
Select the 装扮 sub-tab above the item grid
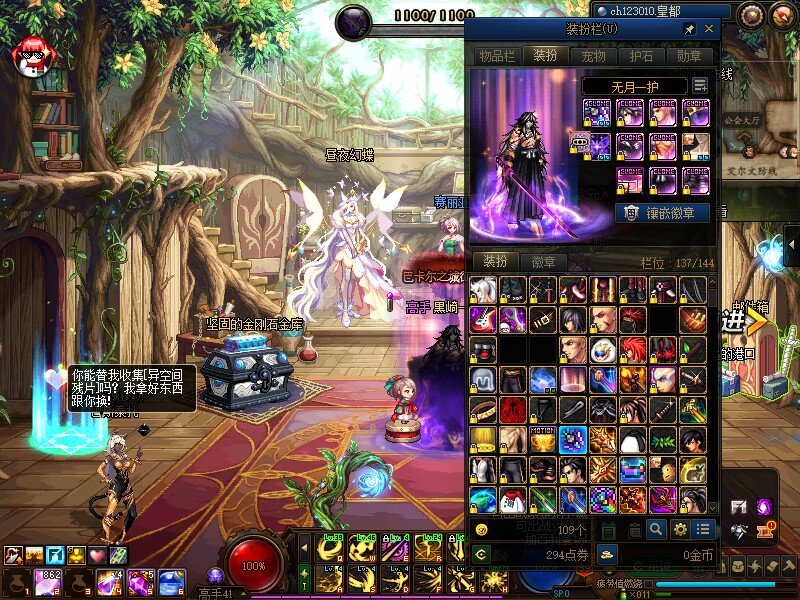coord(495,262)
